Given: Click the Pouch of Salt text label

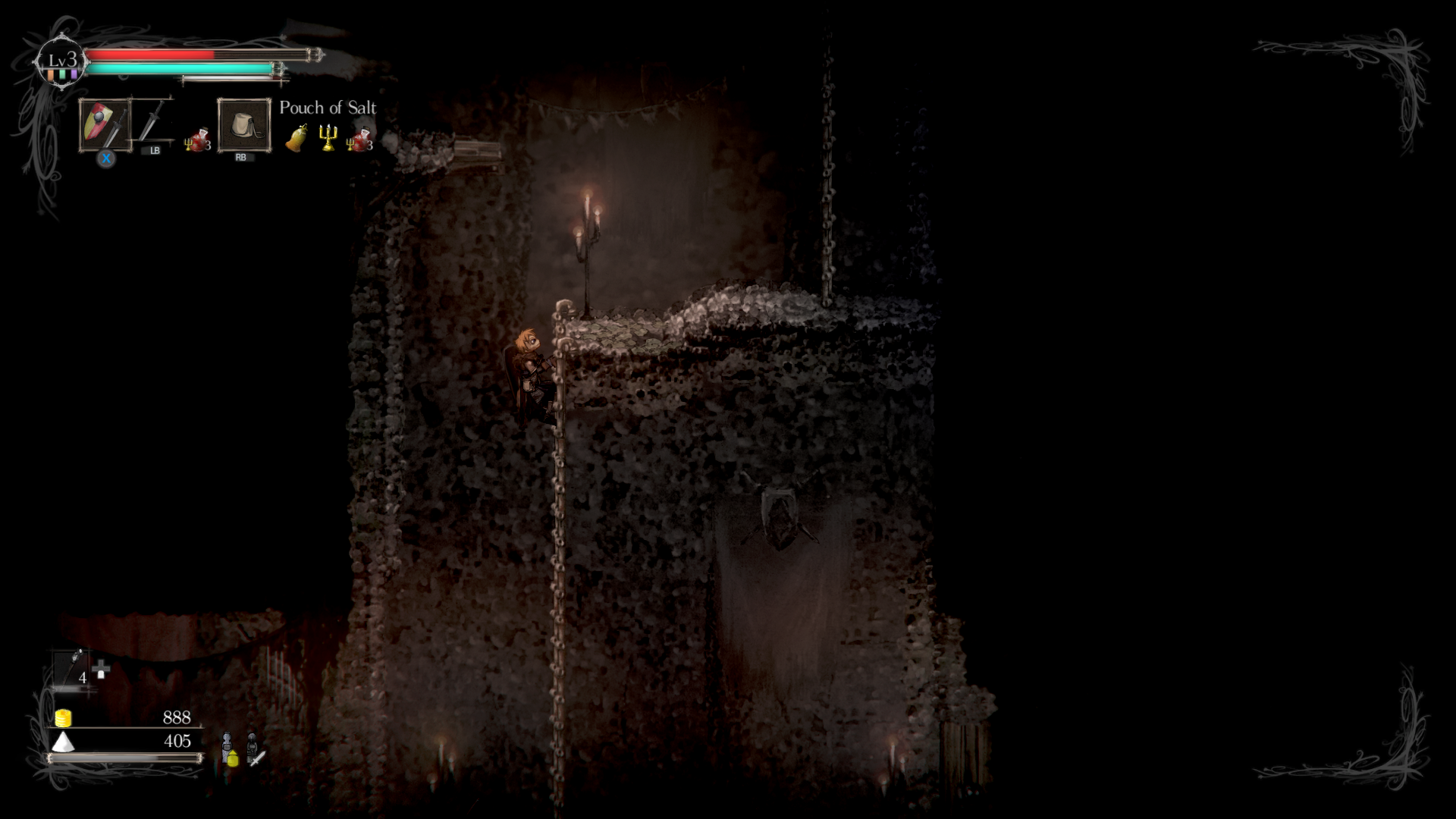Looking at the screenshot, I should pos(328,108).
